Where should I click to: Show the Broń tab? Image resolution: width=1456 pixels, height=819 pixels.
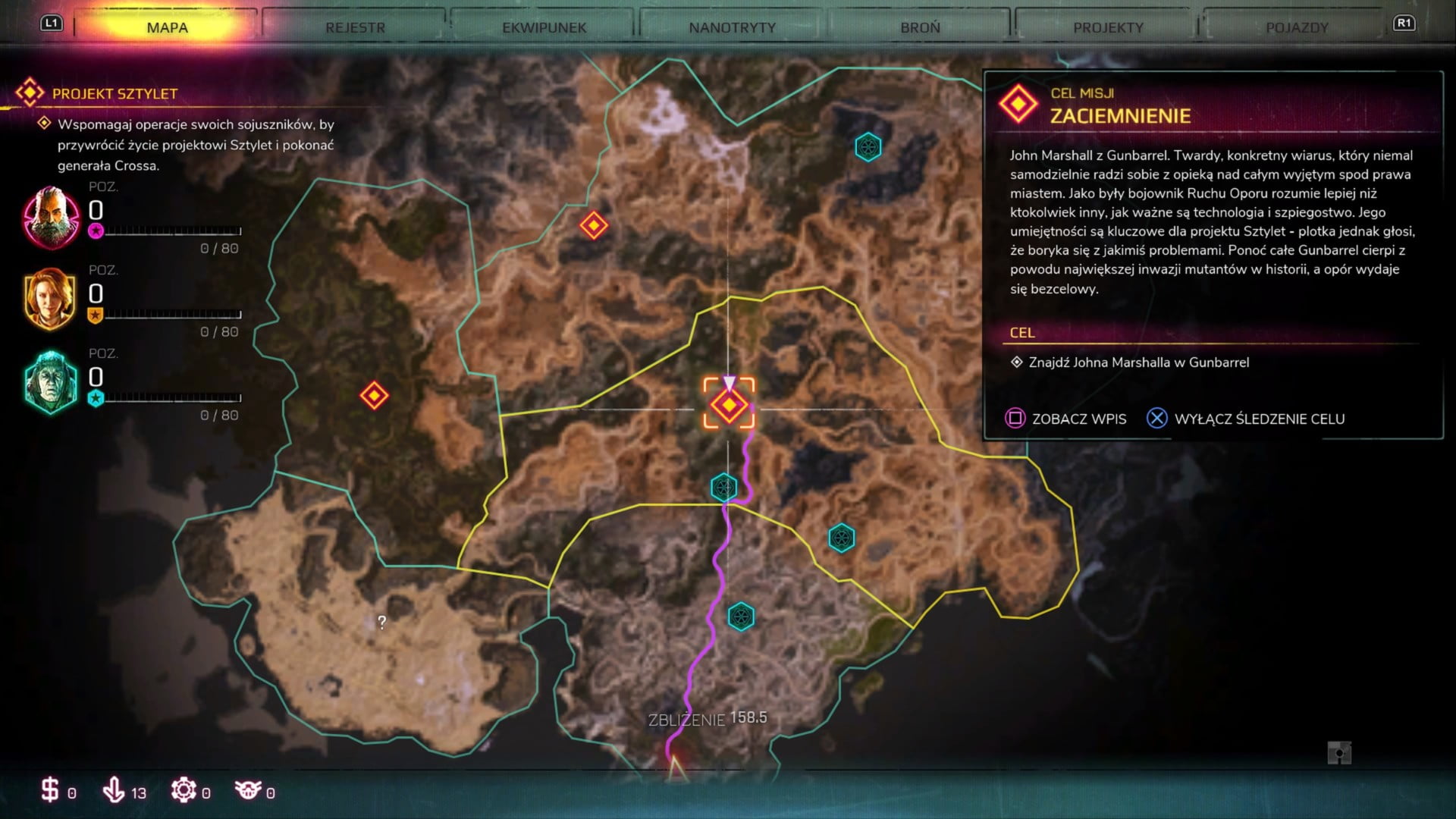[x=920, y=28]
